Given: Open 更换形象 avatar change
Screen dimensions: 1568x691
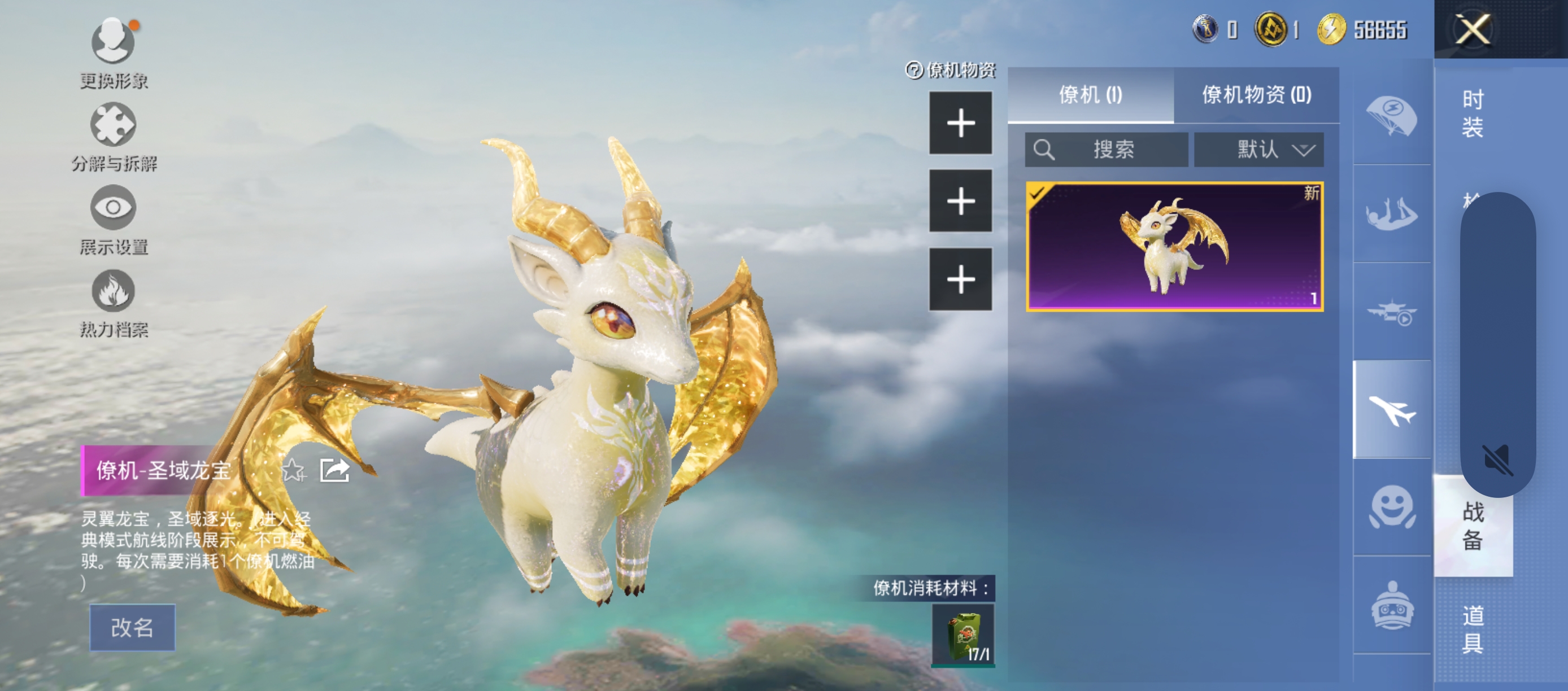Looking at the screenshot, I should coord(113,42).
